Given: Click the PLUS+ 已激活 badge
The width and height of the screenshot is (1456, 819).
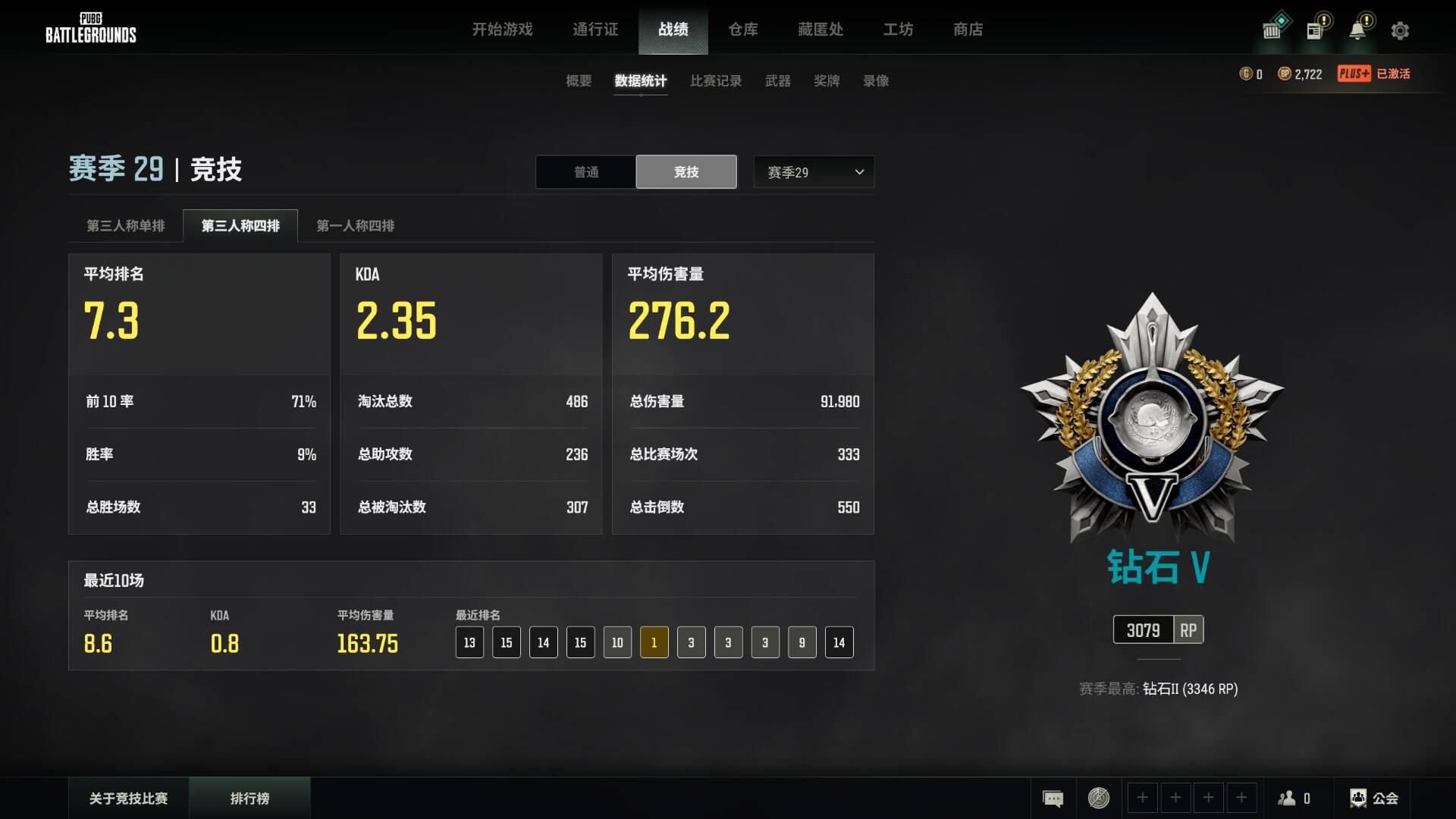Looking at the screenshot, I should (1374, 74).
